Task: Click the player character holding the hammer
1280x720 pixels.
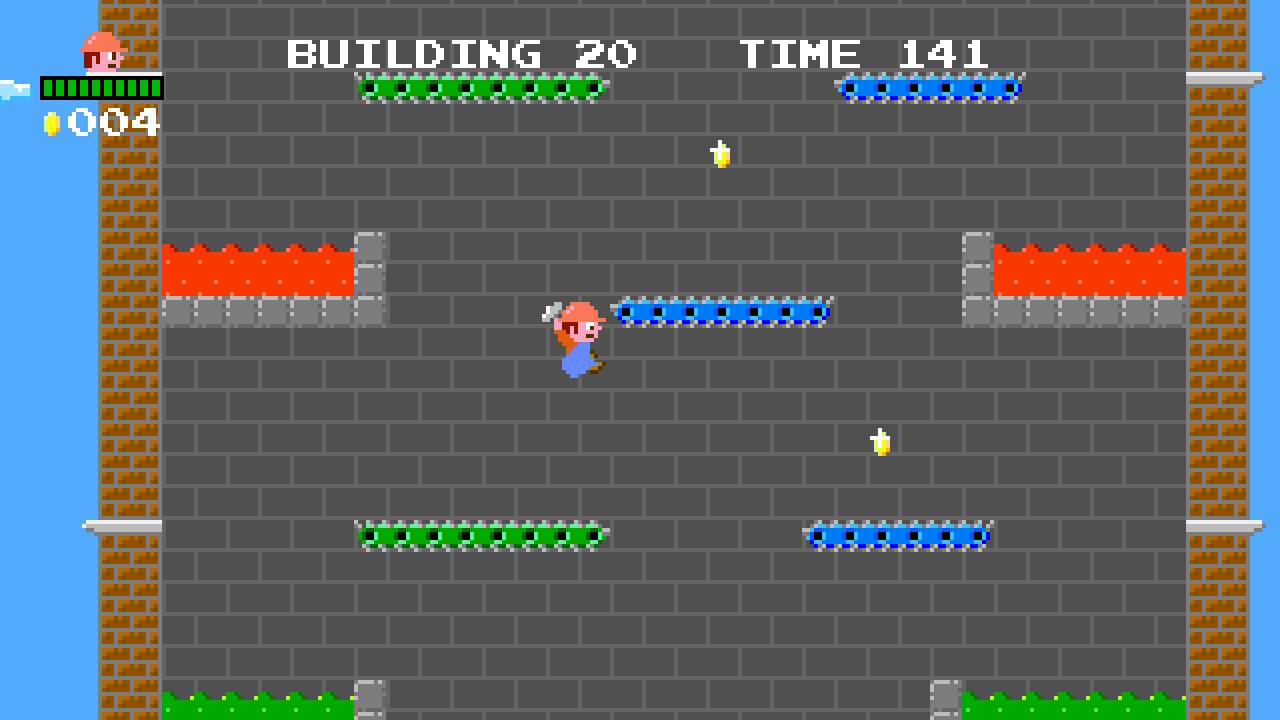Action: [x=572, y=340]
